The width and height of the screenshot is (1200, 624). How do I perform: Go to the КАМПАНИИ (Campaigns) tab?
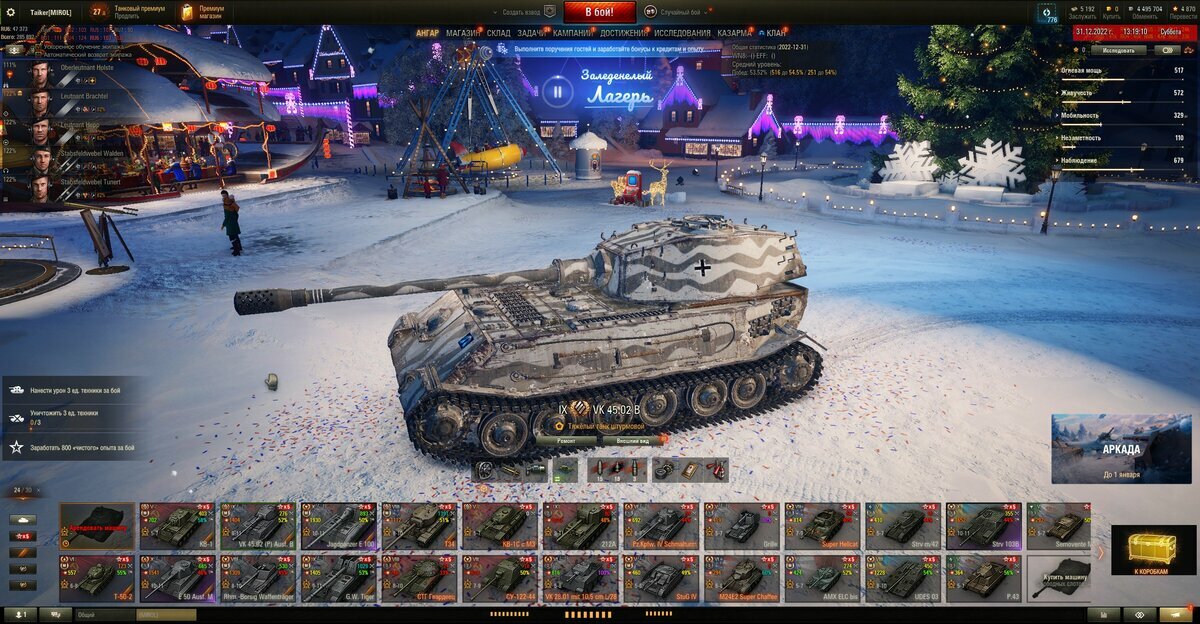[573, 33]
